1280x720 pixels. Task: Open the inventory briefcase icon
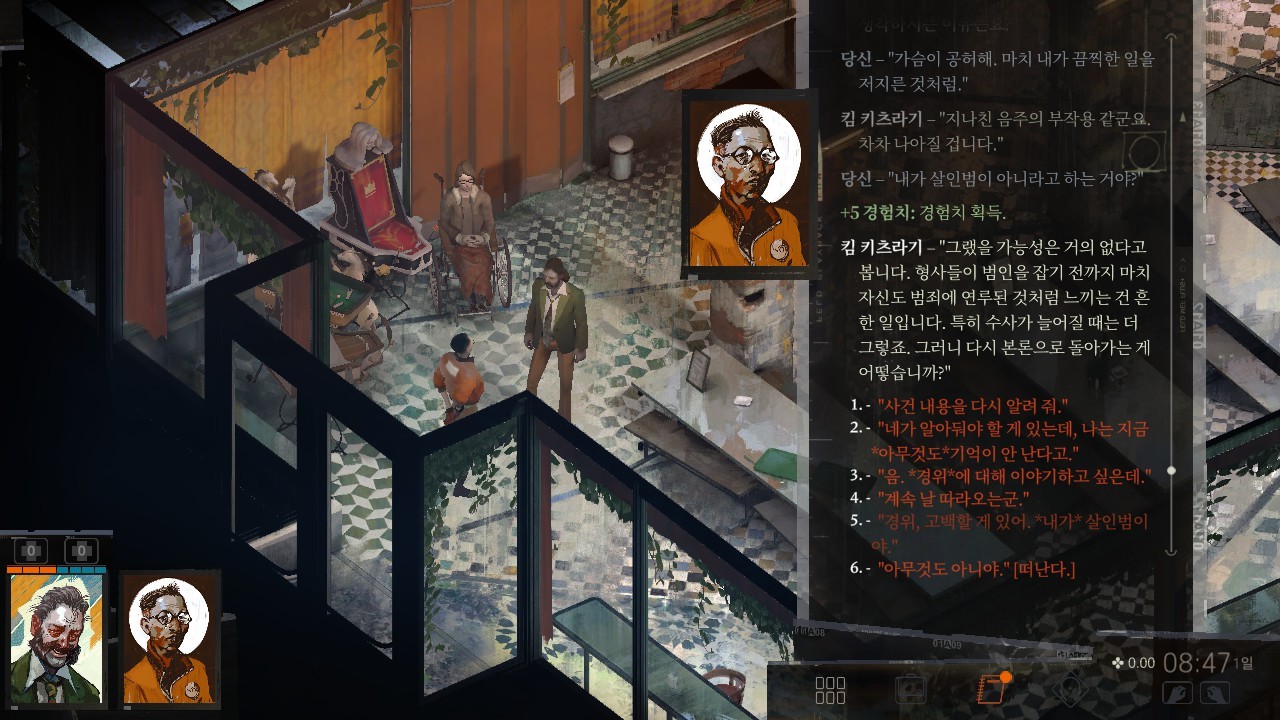[910, 690]
